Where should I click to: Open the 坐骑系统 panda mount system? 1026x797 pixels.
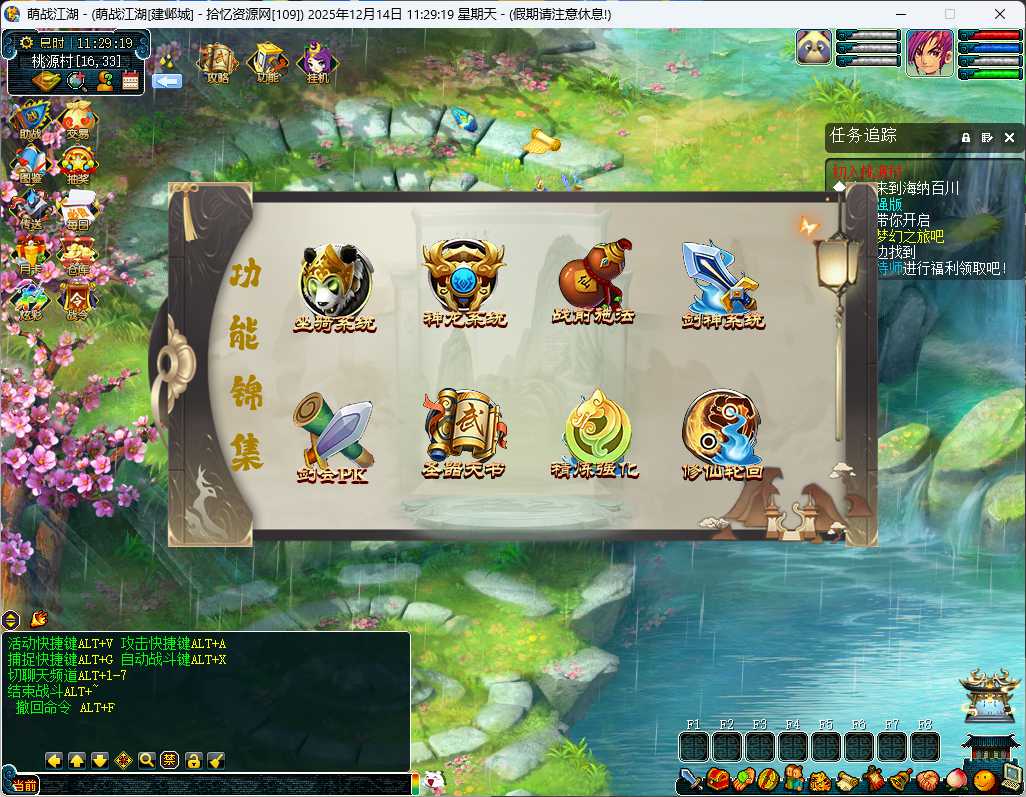point(335,285)
